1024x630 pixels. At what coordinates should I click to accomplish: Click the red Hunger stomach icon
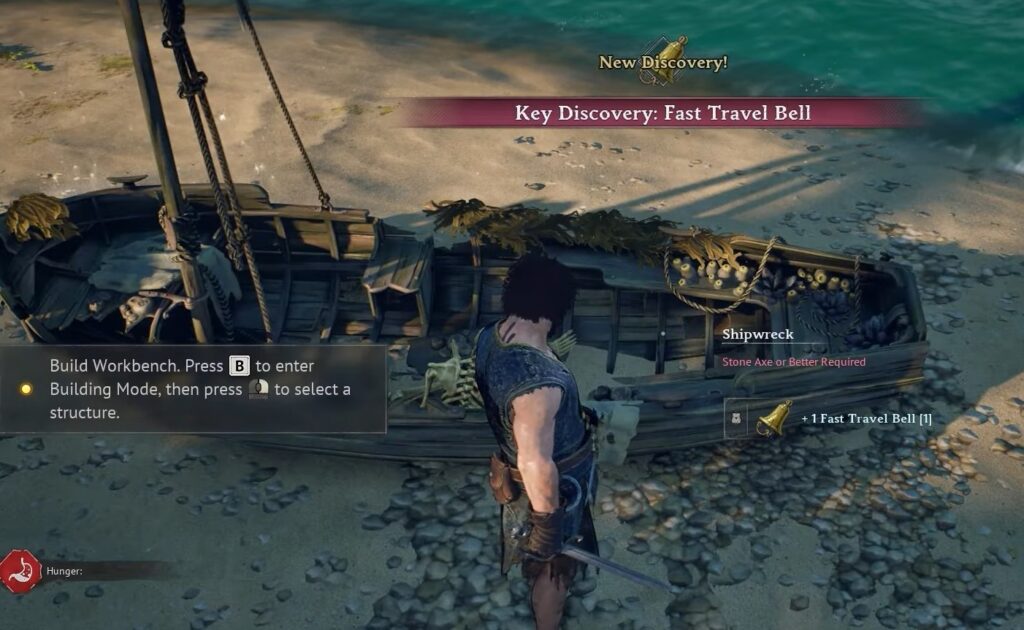click(21, 570)
